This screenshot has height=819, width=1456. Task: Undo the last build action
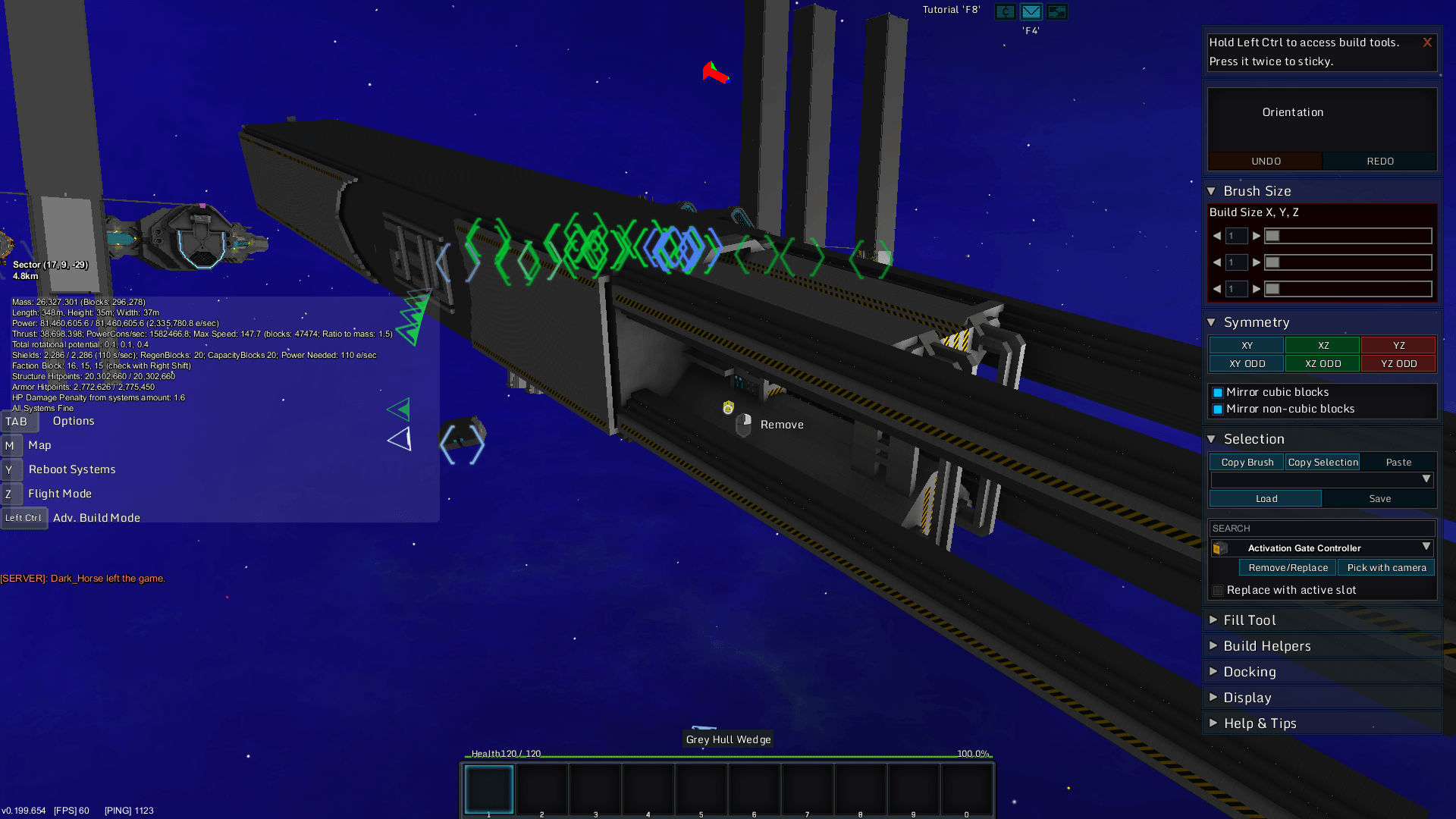tap(1266, 162)
